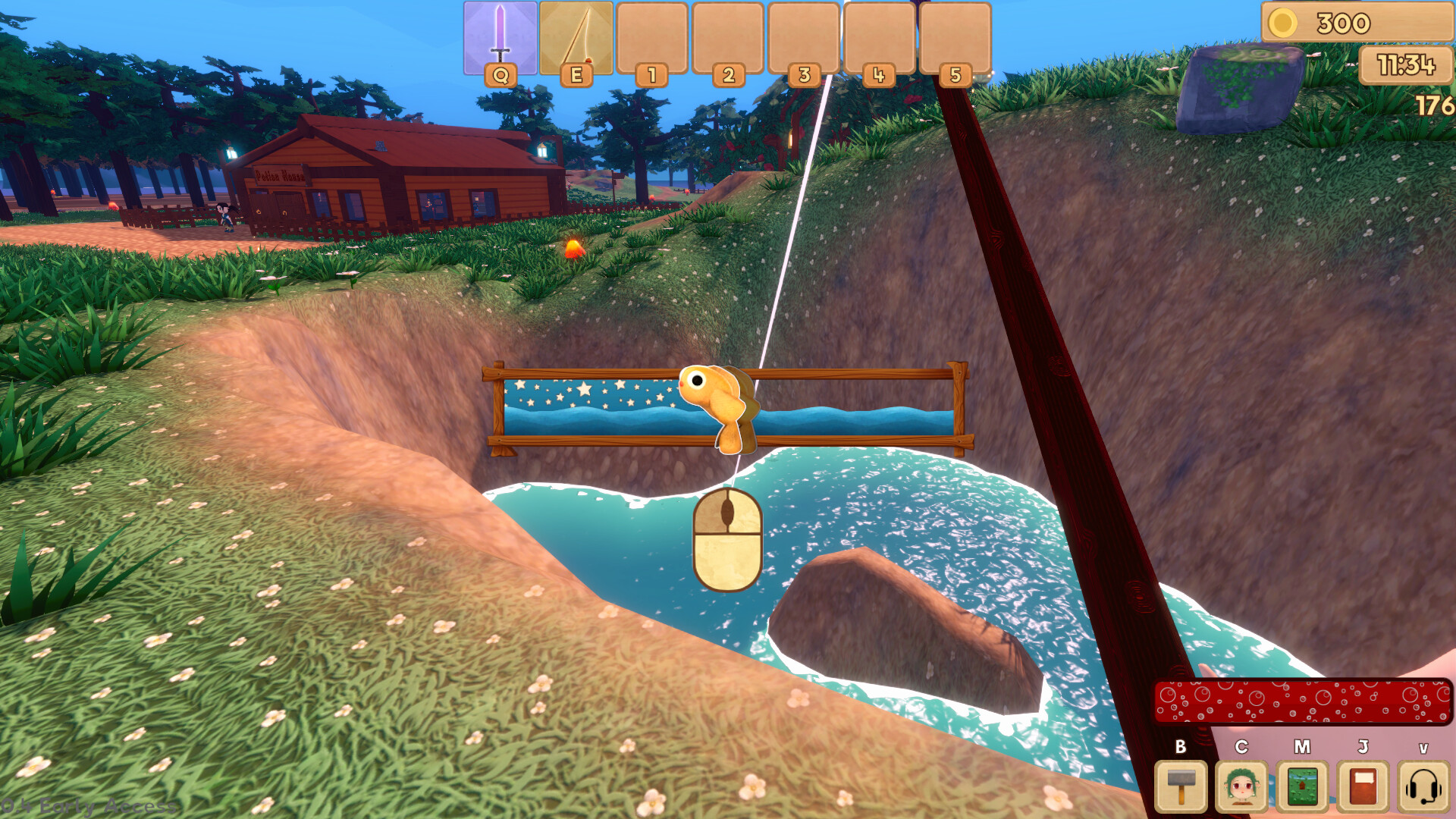Screen dimensions: 1456x819
Task: Select empty hotbar slot 4
Action: [880, 38]
